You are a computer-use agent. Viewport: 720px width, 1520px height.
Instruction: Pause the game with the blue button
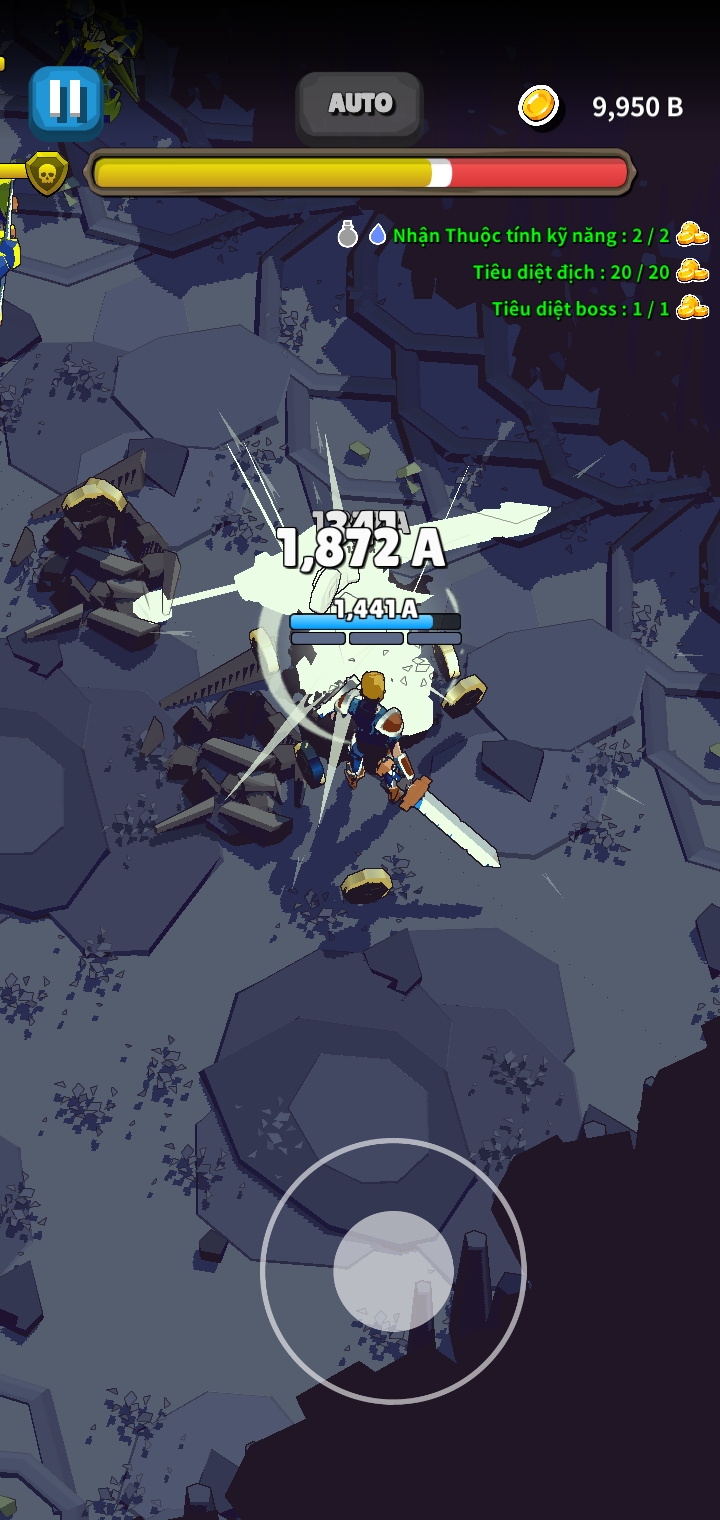pyautogui.click(x=66, y=101)
